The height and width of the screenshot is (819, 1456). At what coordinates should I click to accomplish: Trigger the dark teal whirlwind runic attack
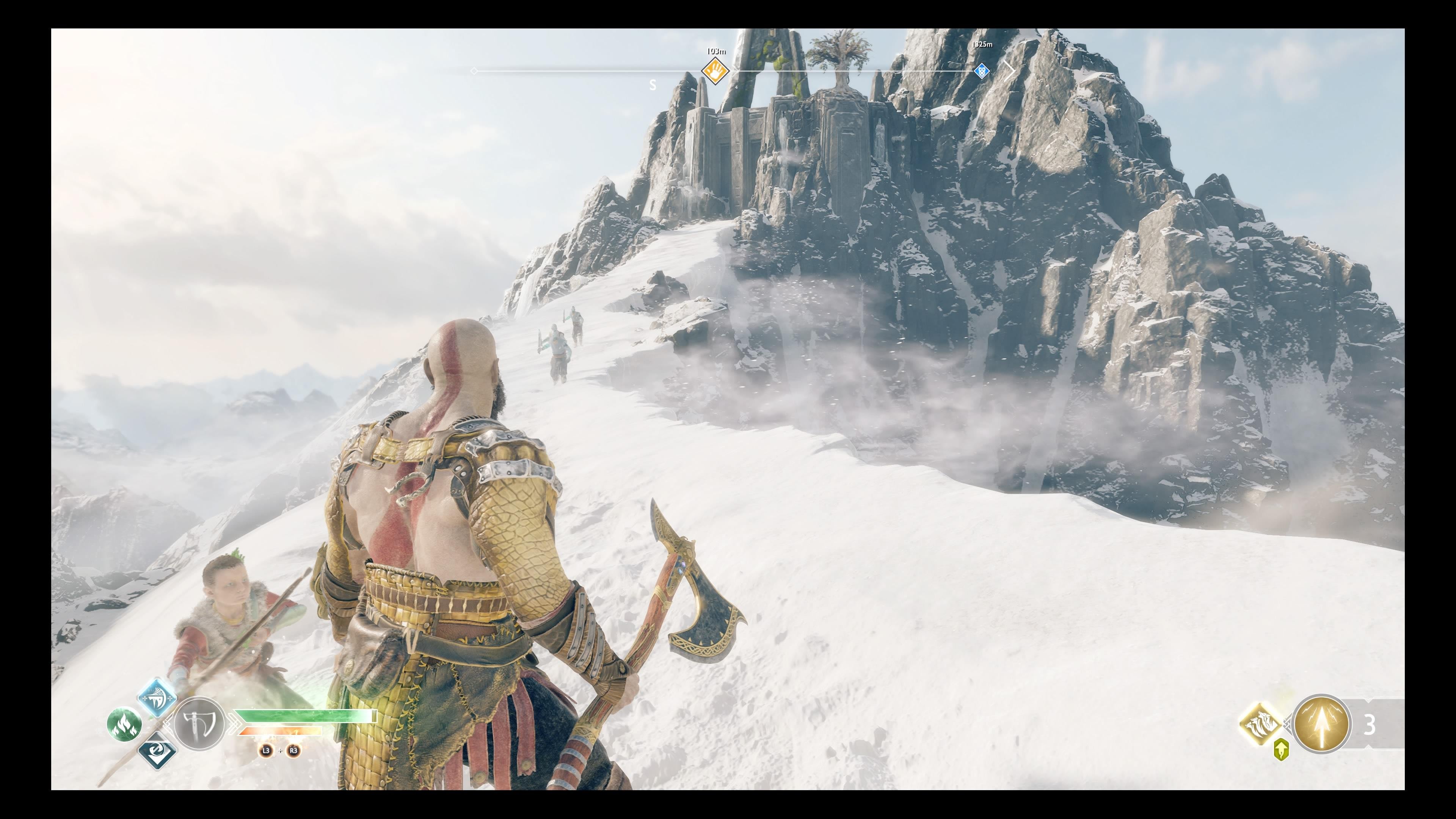(157, 750)
